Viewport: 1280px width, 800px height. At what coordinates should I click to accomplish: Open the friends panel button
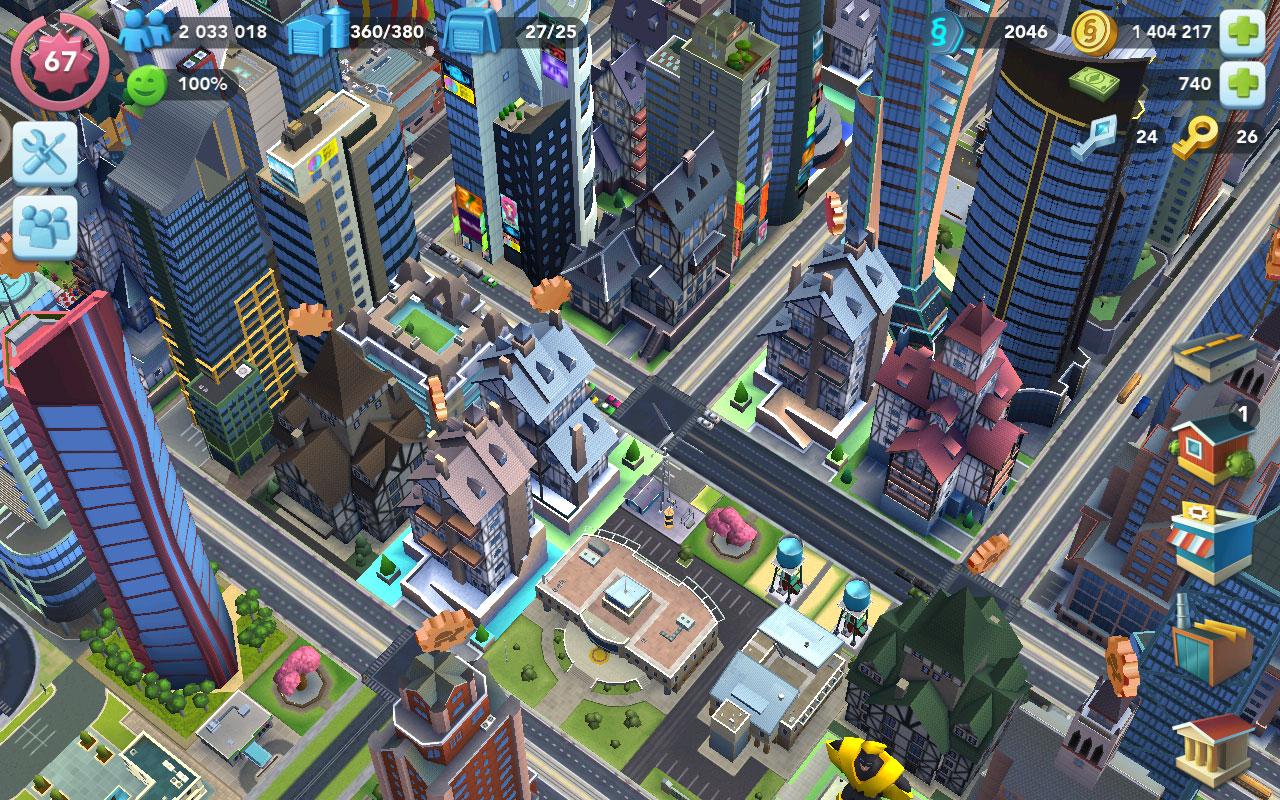(x=45, y=226)
